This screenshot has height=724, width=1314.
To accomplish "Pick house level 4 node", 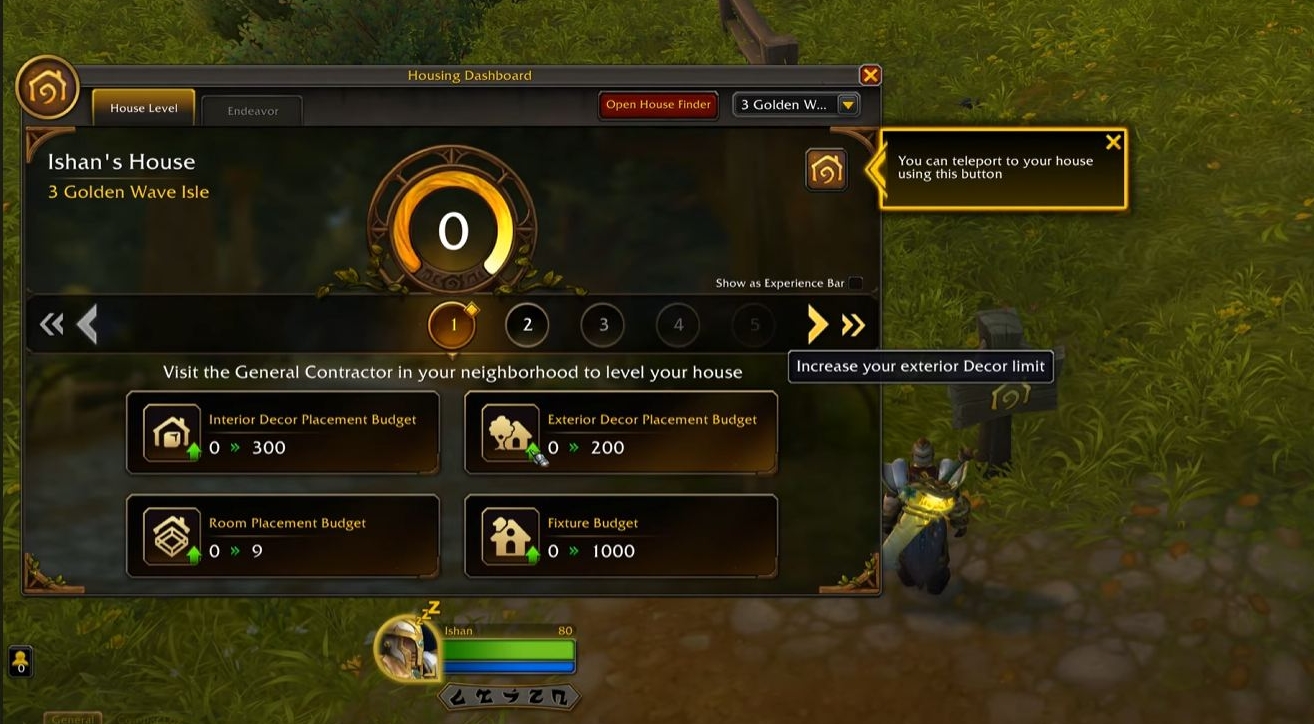I will [x=678, y=324].
